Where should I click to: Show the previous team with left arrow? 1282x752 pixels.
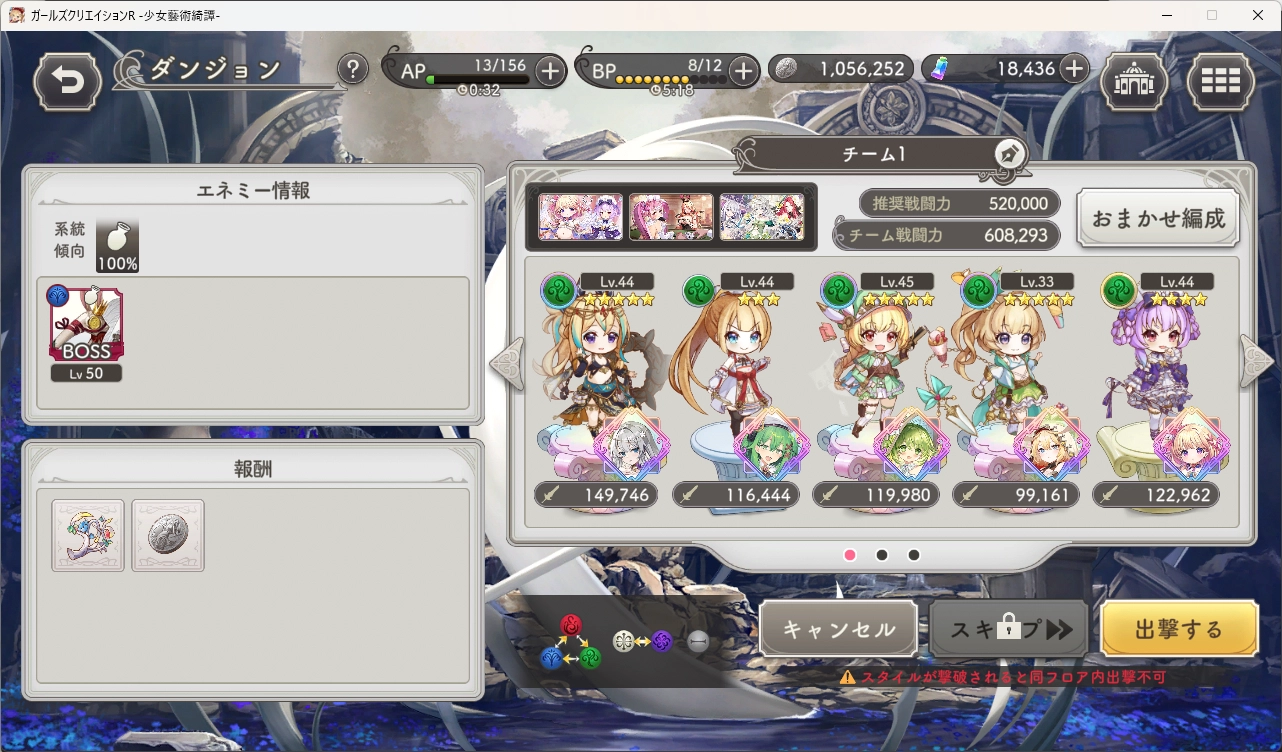click(506, 364)
